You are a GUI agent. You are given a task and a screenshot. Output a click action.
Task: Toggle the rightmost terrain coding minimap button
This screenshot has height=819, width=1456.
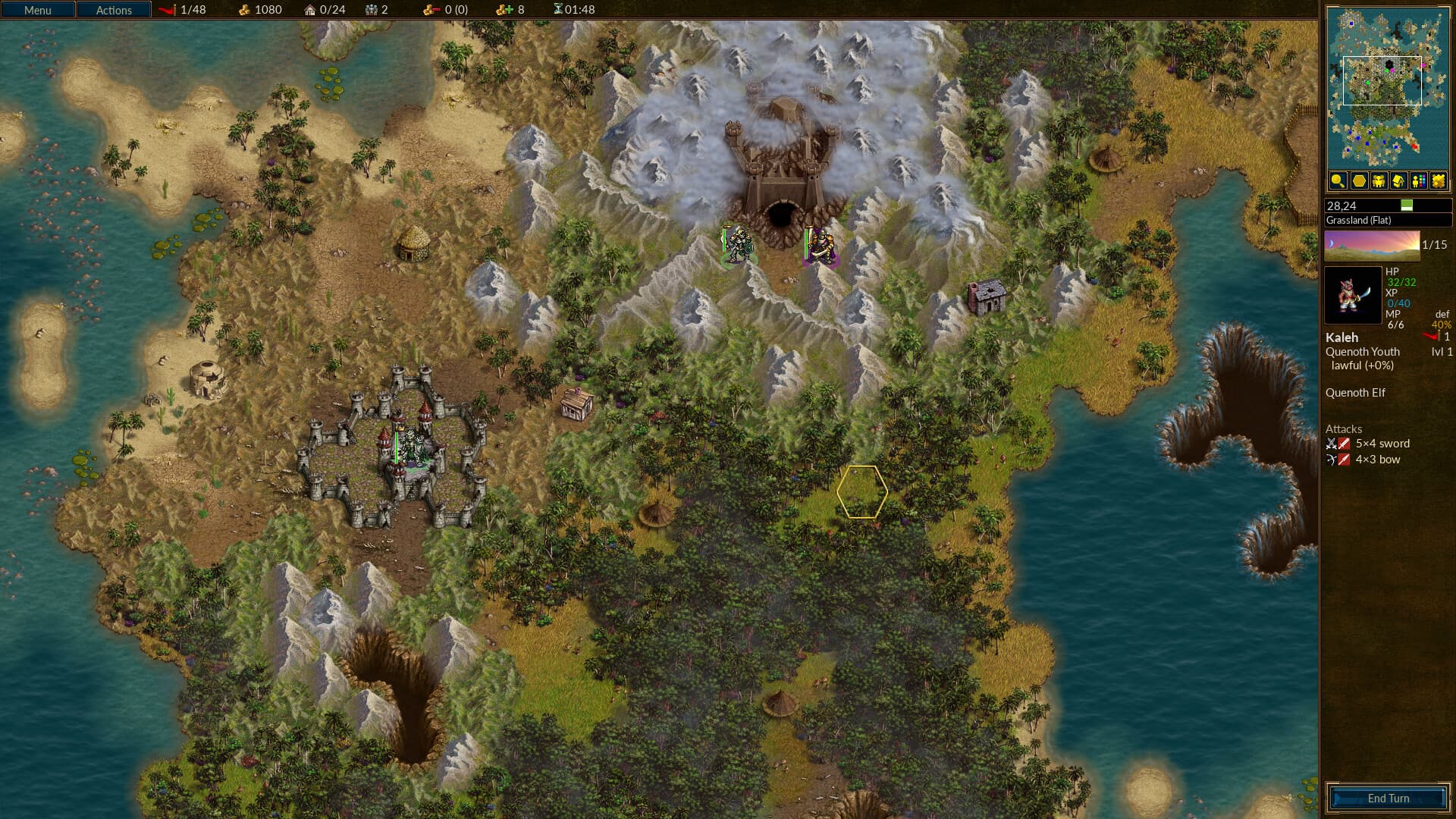click(x=1439, y=180)
